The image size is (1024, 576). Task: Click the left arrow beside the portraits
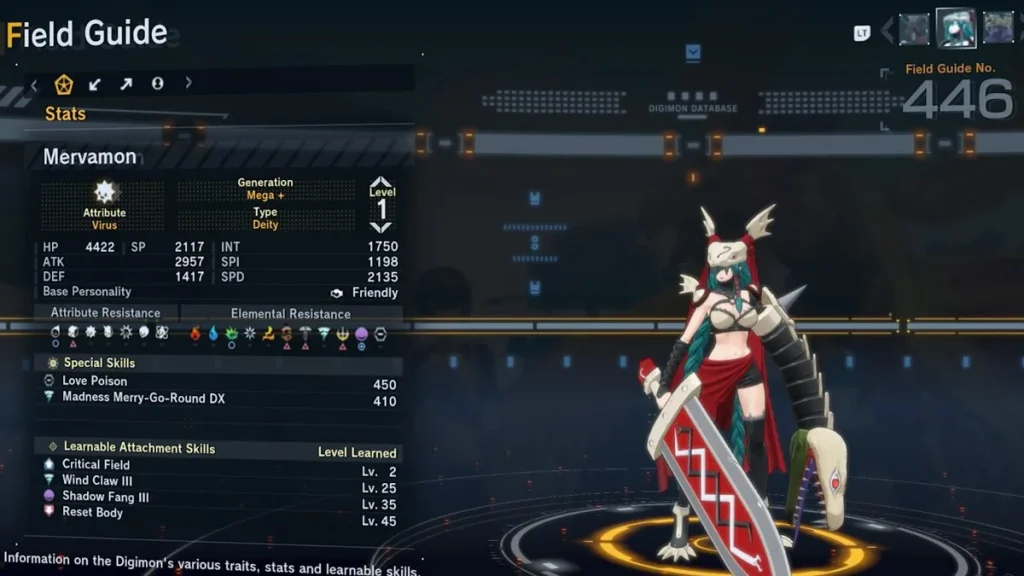tap(886, 31)
